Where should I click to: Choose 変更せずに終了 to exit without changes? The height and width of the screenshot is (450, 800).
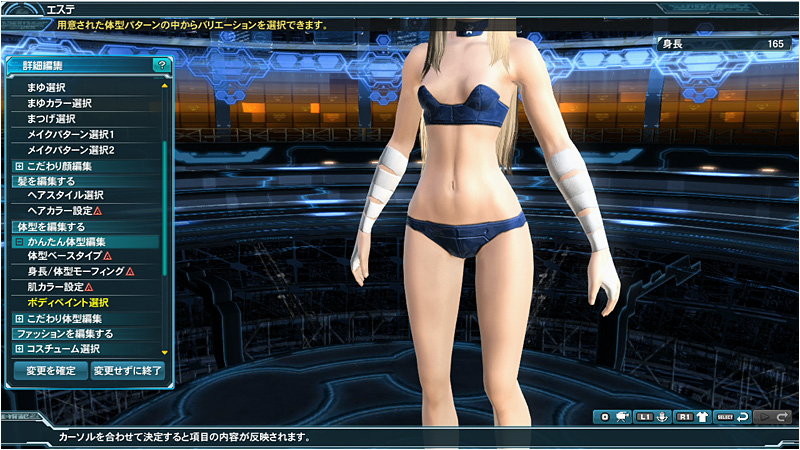[125, 370]
